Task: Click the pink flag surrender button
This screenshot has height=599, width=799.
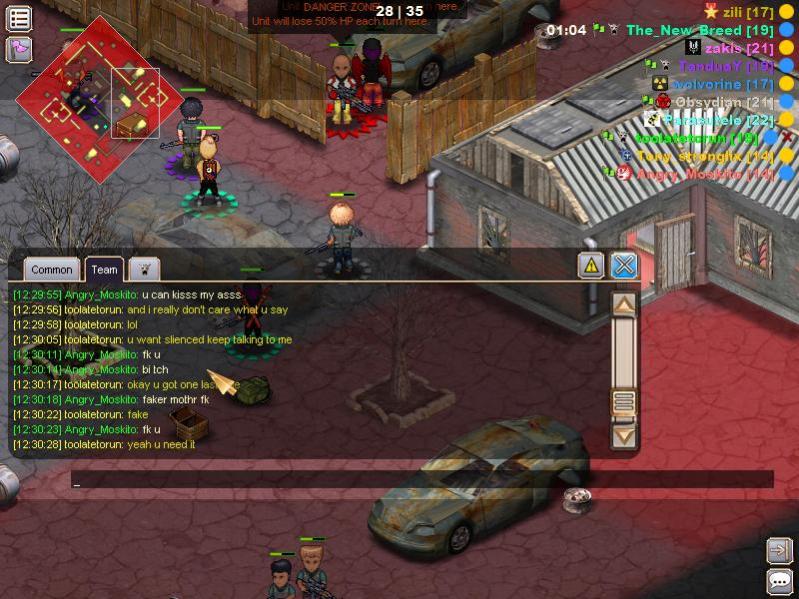Action: (x=19, y=49)
